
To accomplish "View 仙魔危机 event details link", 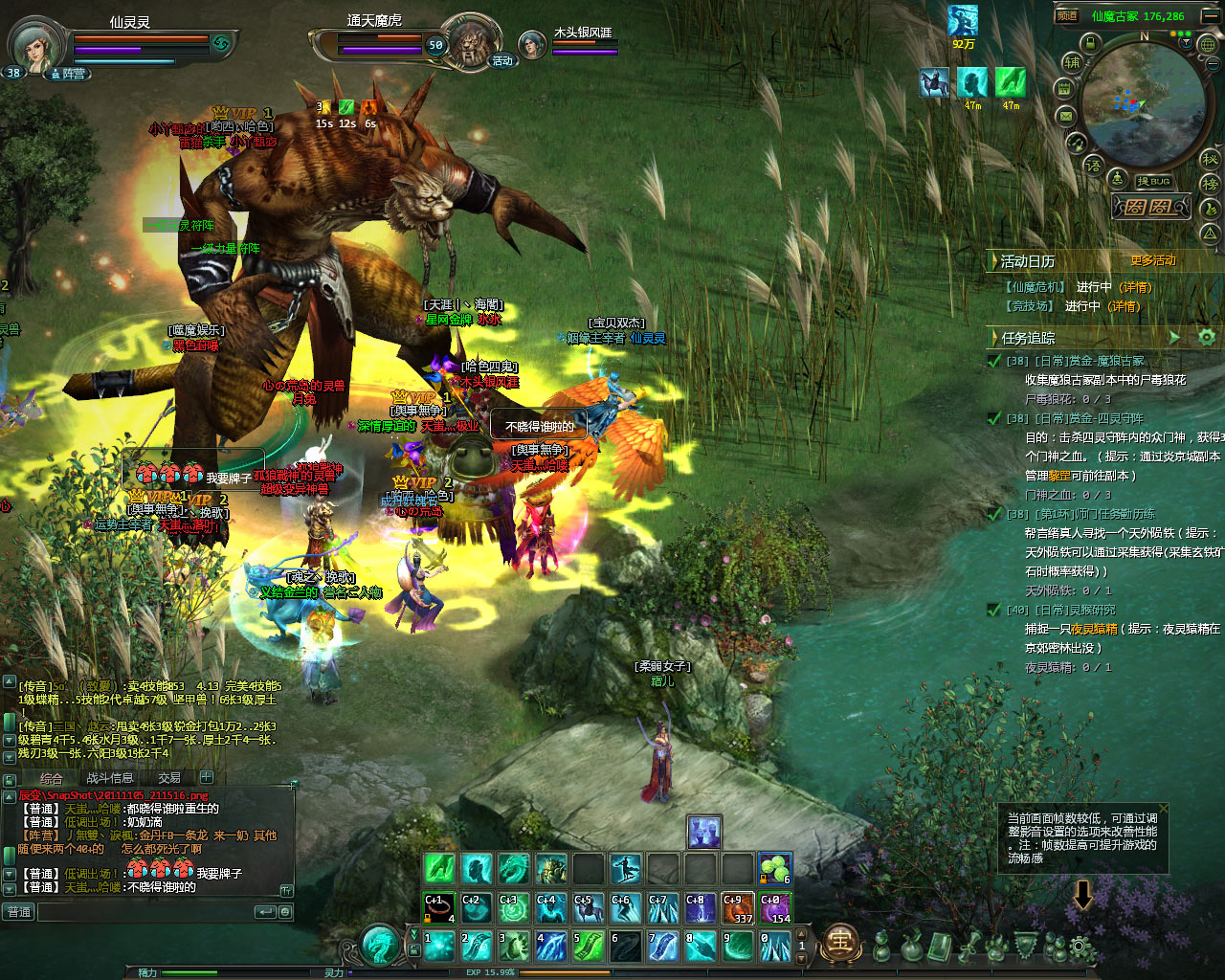I will (1136, 287).
